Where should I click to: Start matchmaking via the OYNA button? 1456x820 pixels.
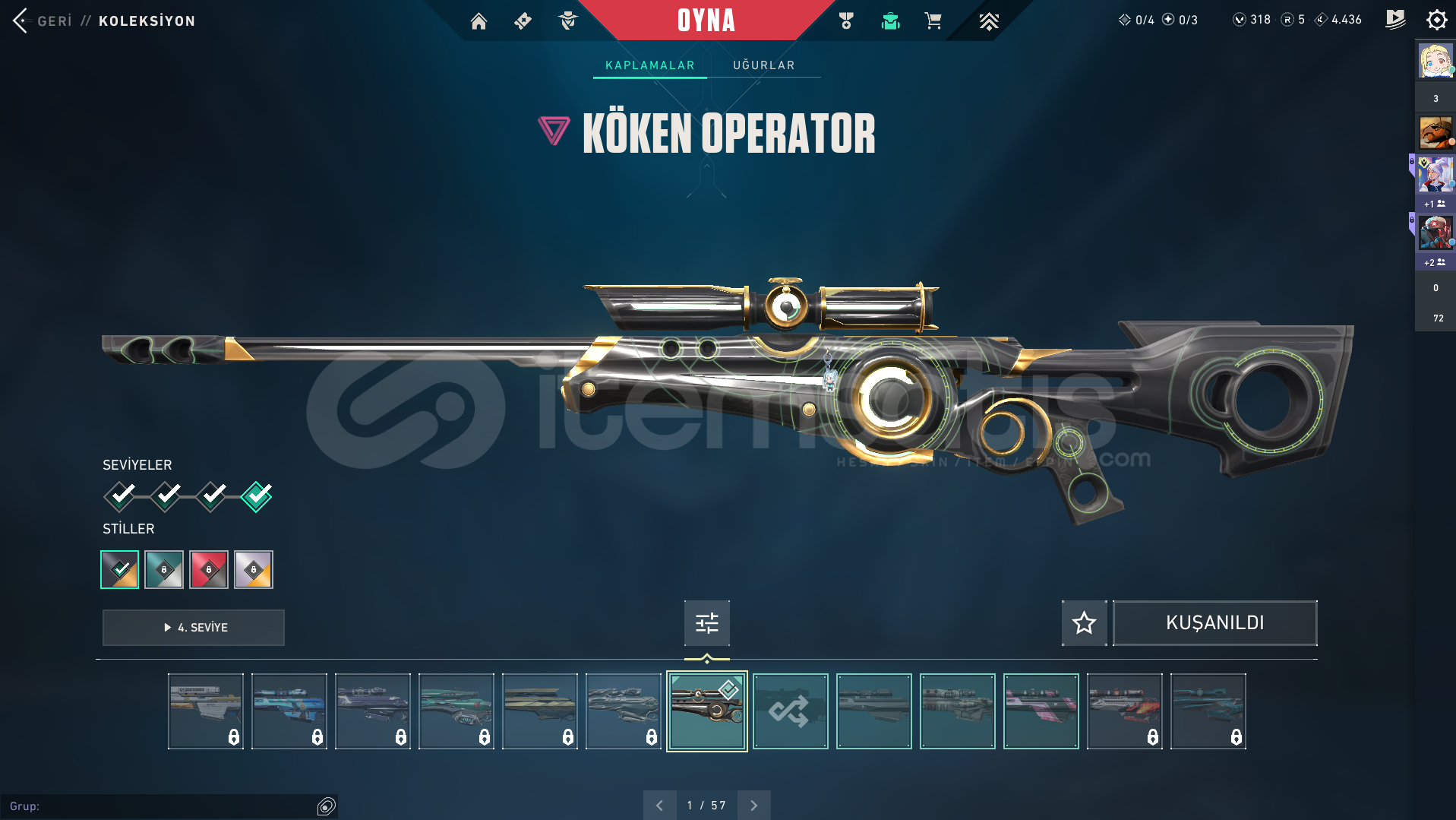point(706,21)
